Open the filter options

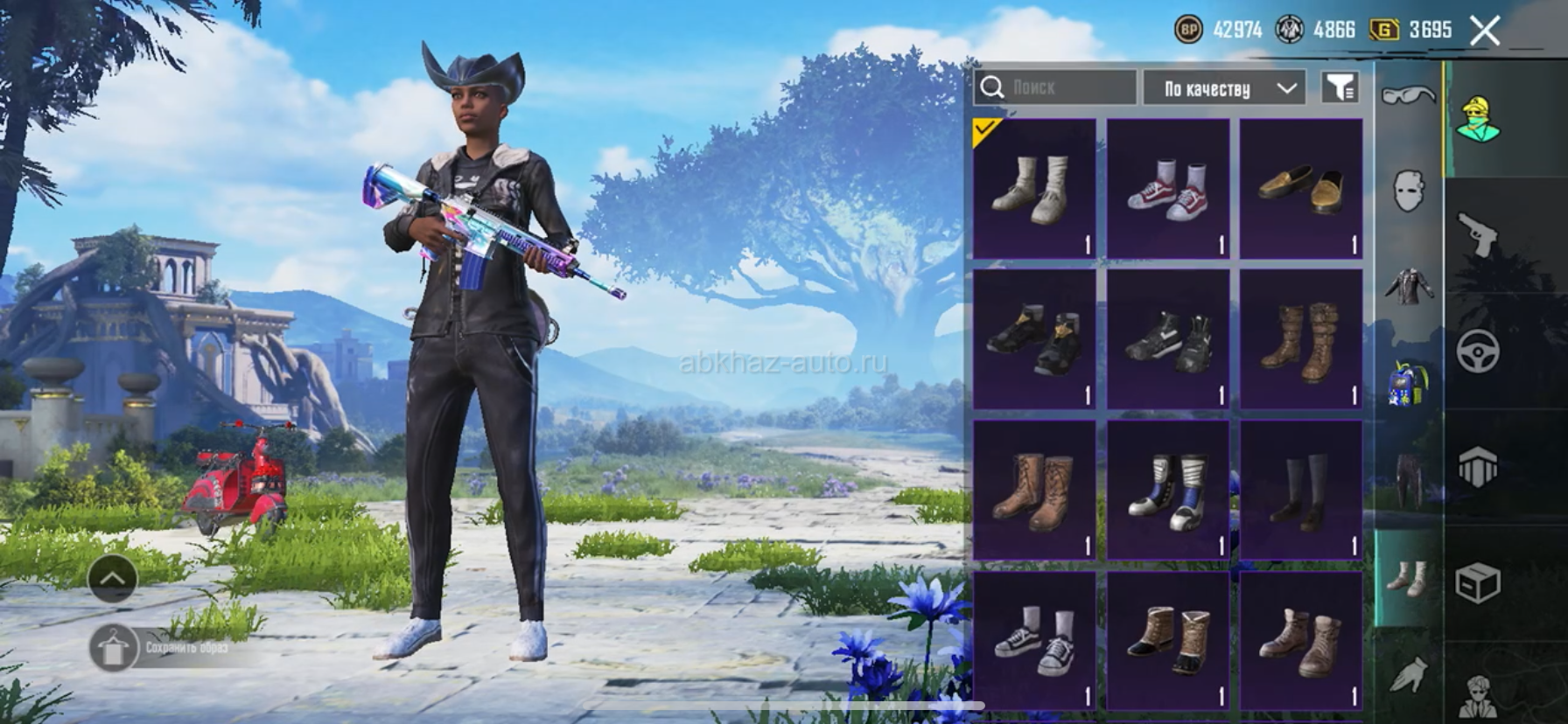point(1340,87)
